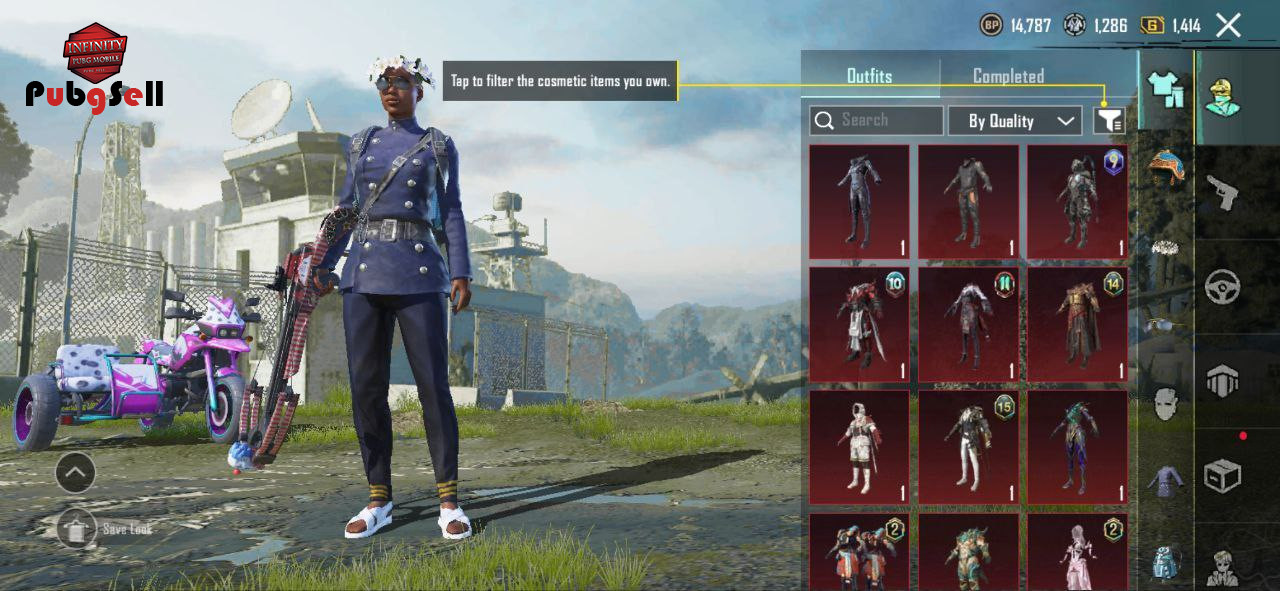1280x591 pixels.
Task: Select the outfit with the level 15 badge
Action: pos(968,447)
